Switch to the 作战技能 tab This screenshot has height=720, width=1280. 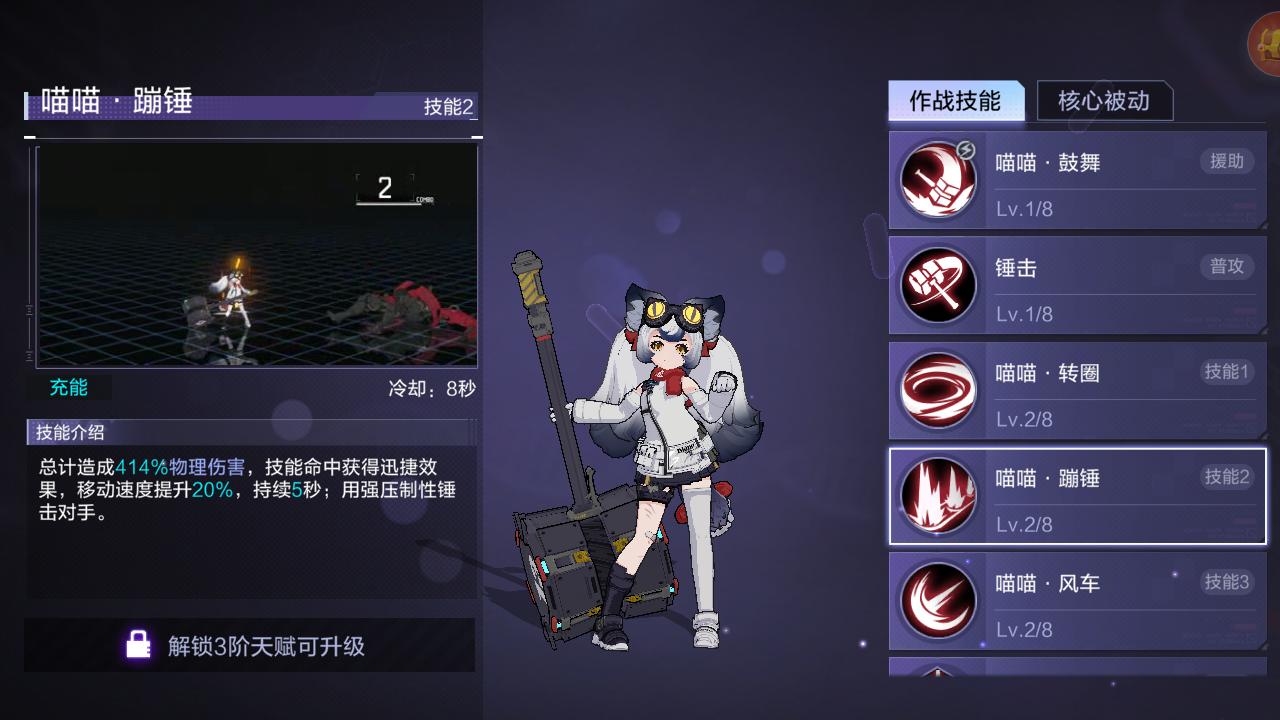point(956,100)
